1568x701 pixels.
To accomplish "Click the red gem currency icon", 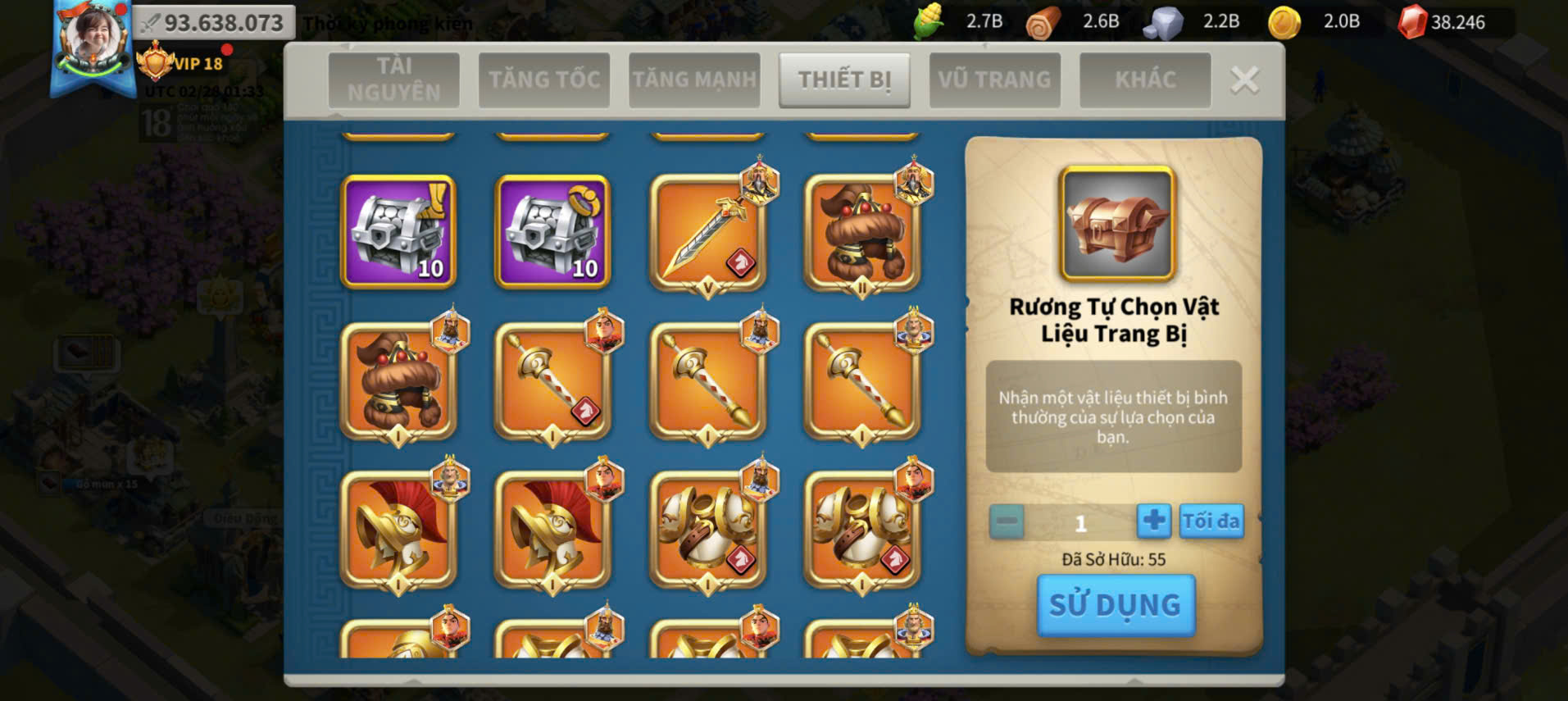I will click(1411, 22).
